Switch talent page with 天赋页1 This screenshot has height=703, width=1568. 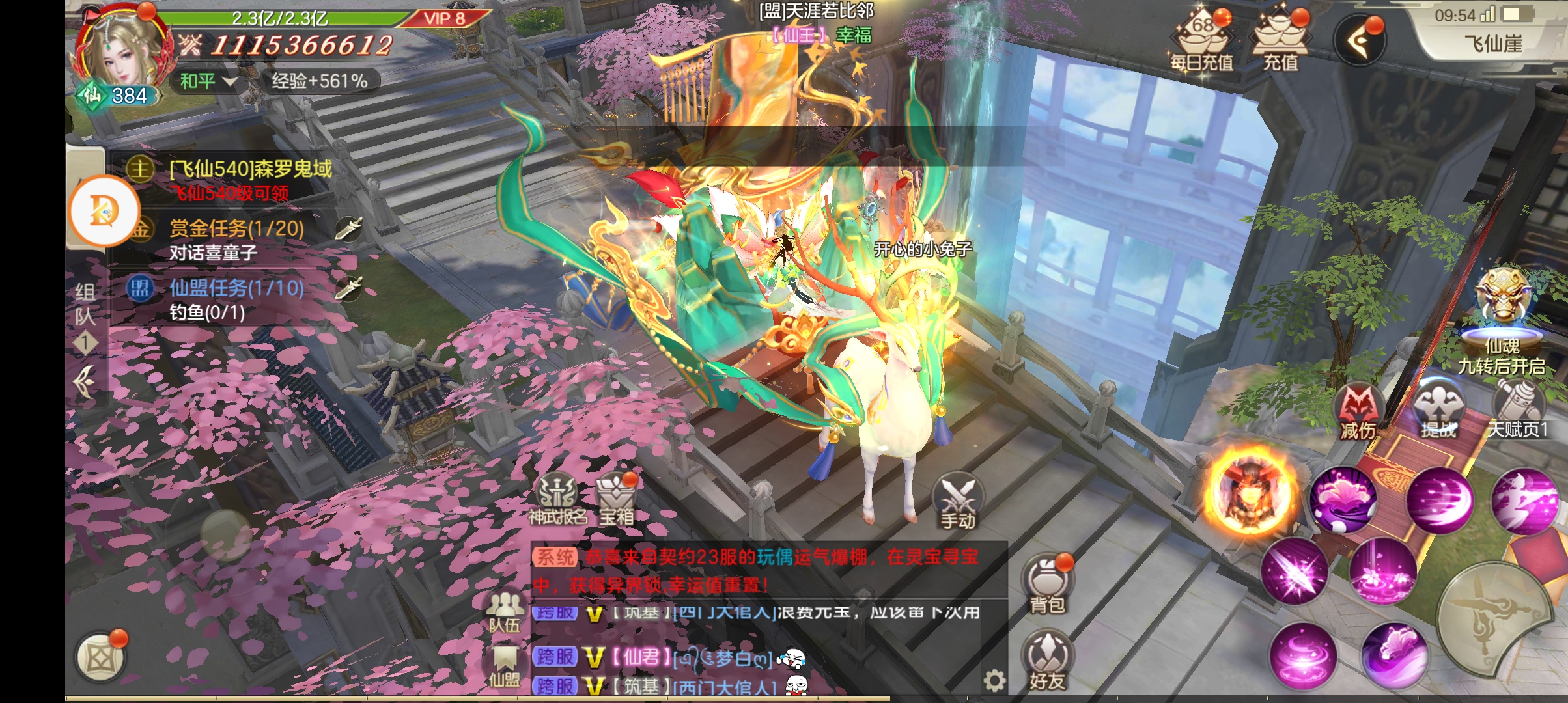coord(1518,409)
